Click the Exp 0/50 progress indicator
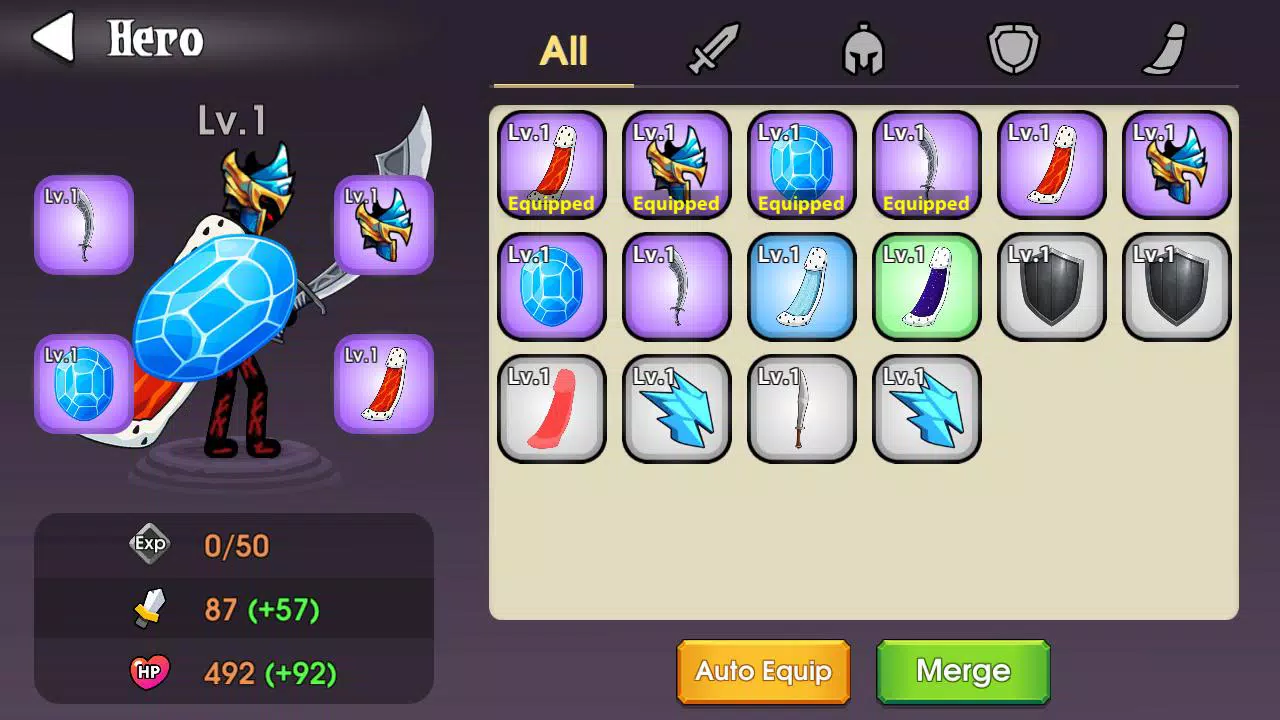Screen dimensions: 1280x720 152,545
